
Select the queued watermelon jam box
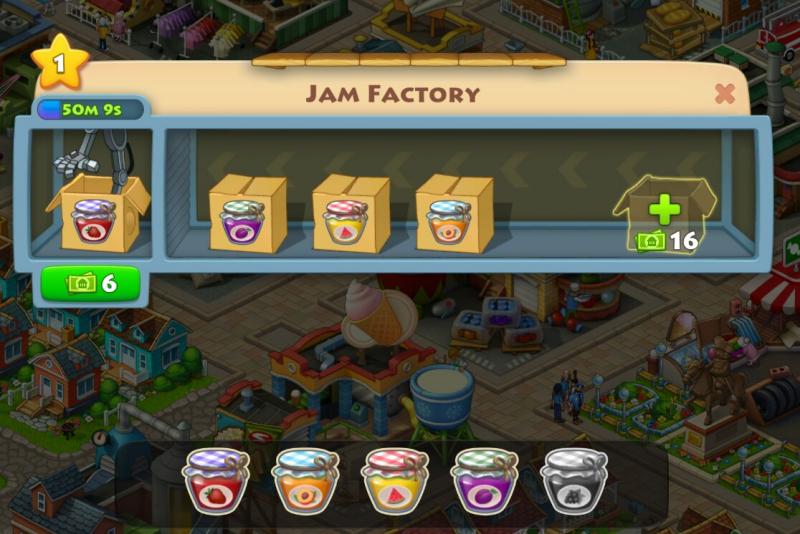click(350, 214)
